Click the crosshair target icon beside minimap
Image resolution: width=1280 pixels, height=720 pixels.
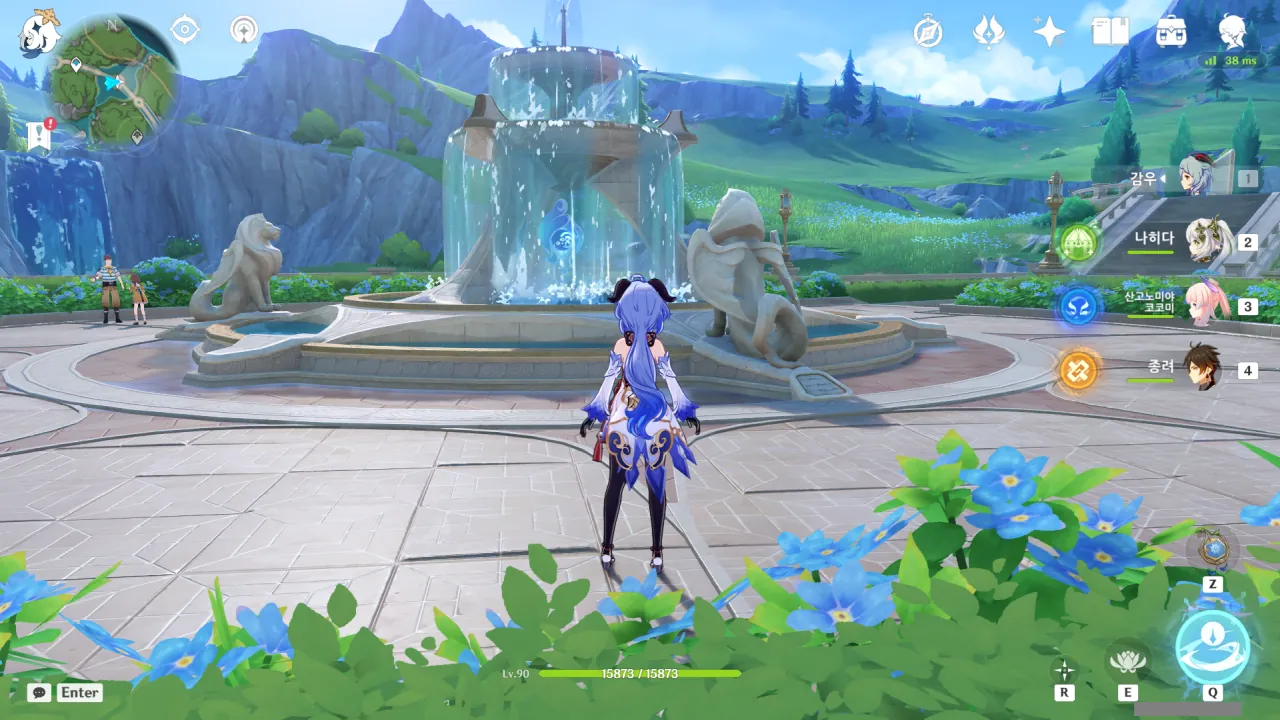coord(185,30)
